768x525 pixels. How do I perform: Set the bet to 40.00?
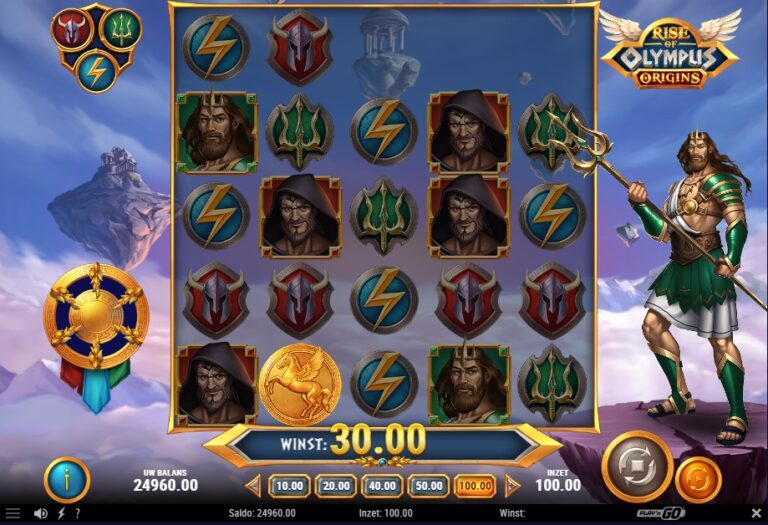click(382, 486)
